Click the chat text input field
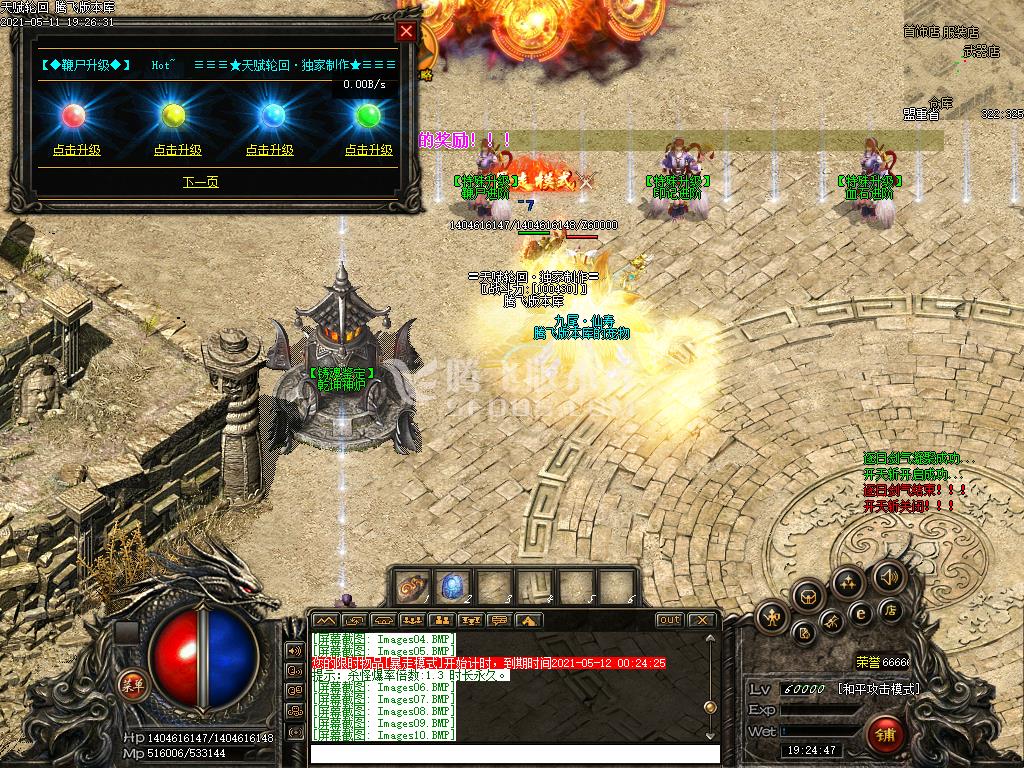 click(x=514, y=754)
